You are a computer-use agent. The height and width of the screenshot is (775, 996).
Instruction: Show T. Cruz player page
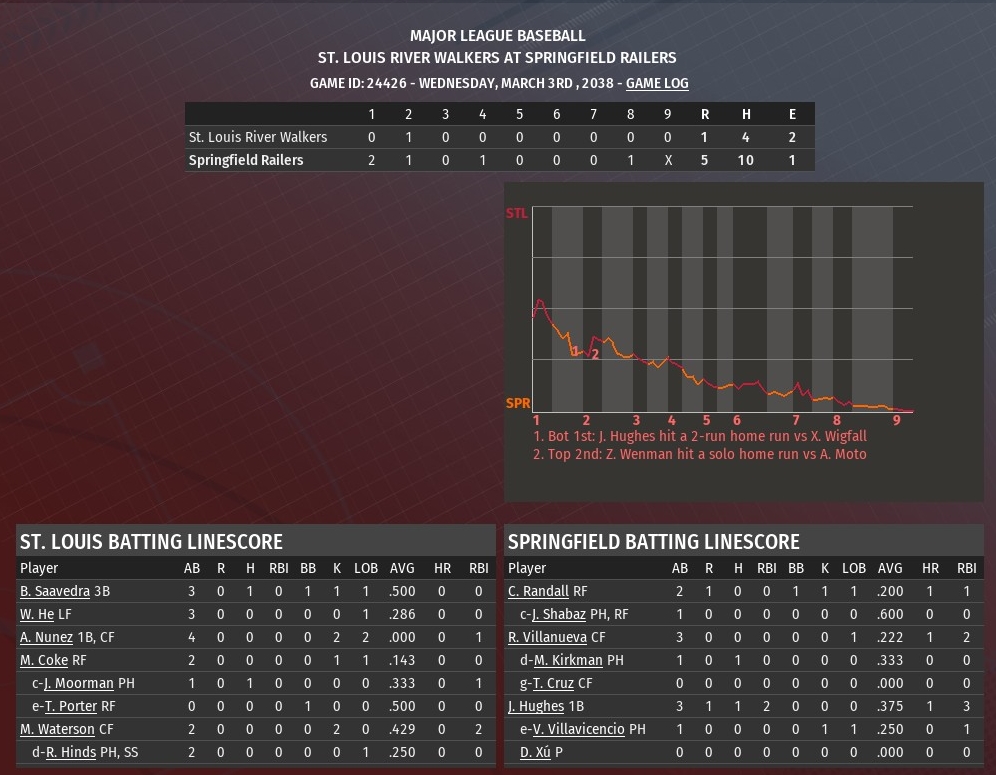point(556,683)
